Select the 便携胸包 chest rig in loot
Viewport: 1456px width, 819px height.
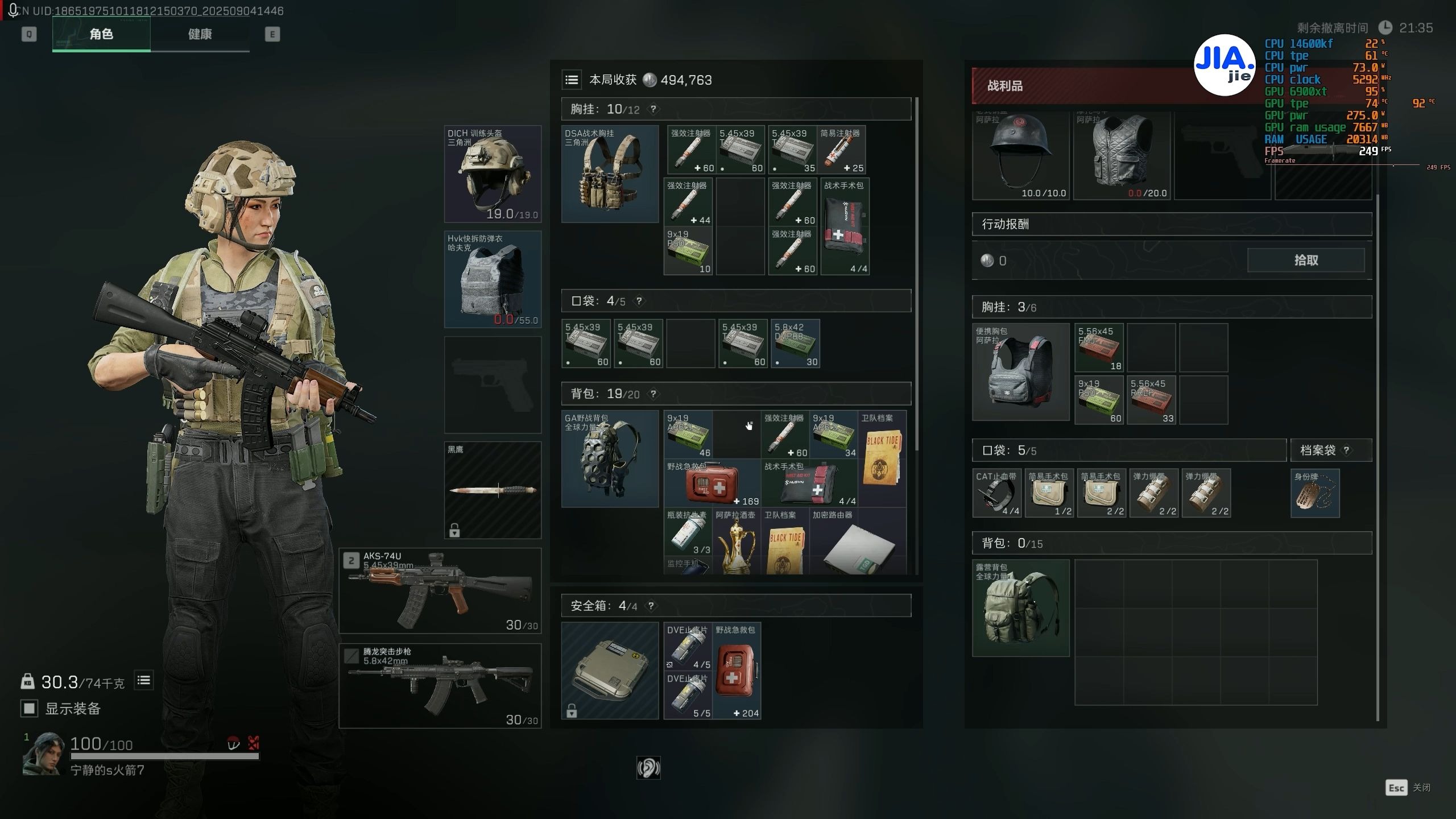coord(1021,372)
